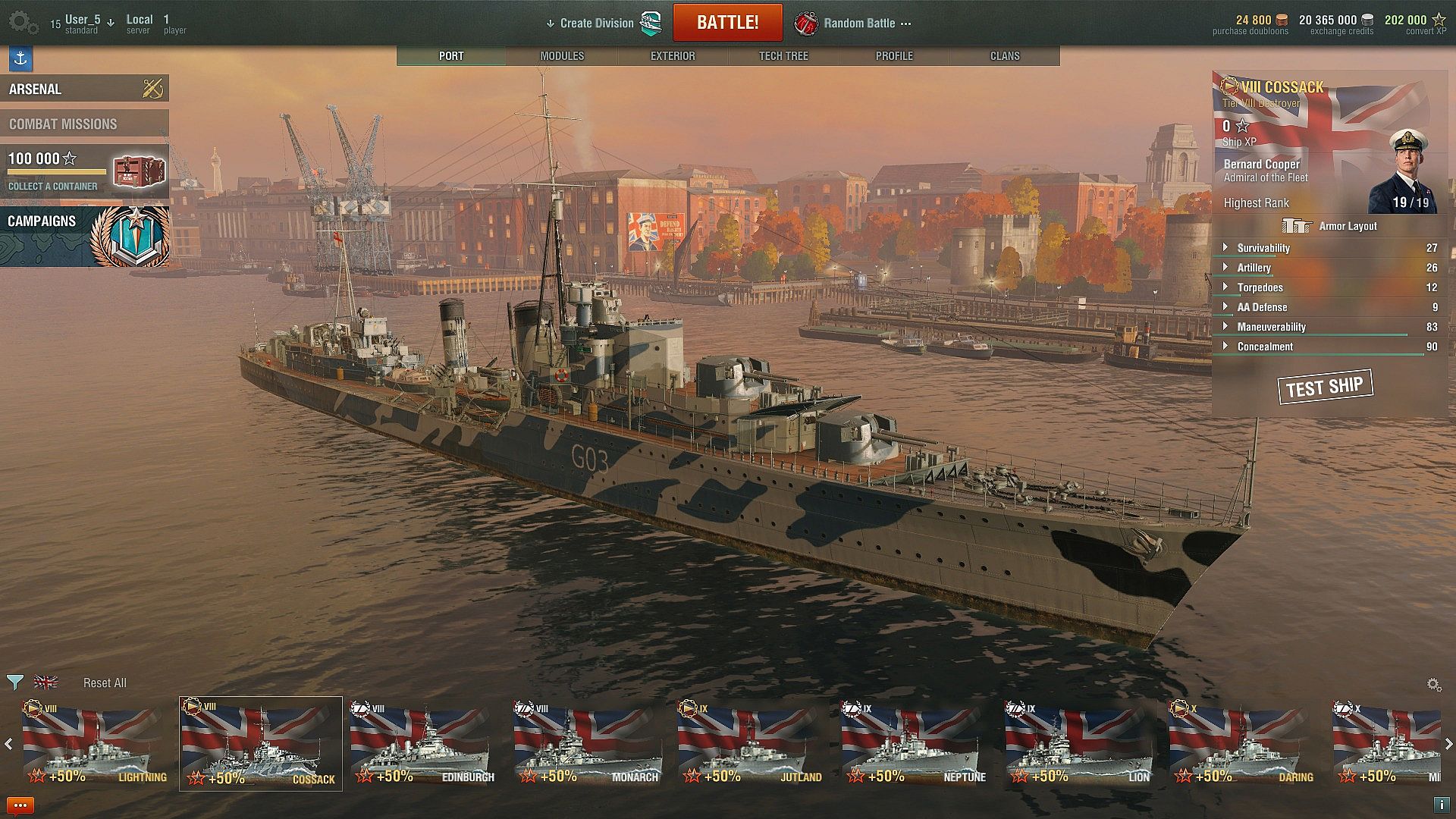Select the Neptune ship card
Viewport: 1456px width, 819px height.
pyautogui.click(x=915, y=745)
